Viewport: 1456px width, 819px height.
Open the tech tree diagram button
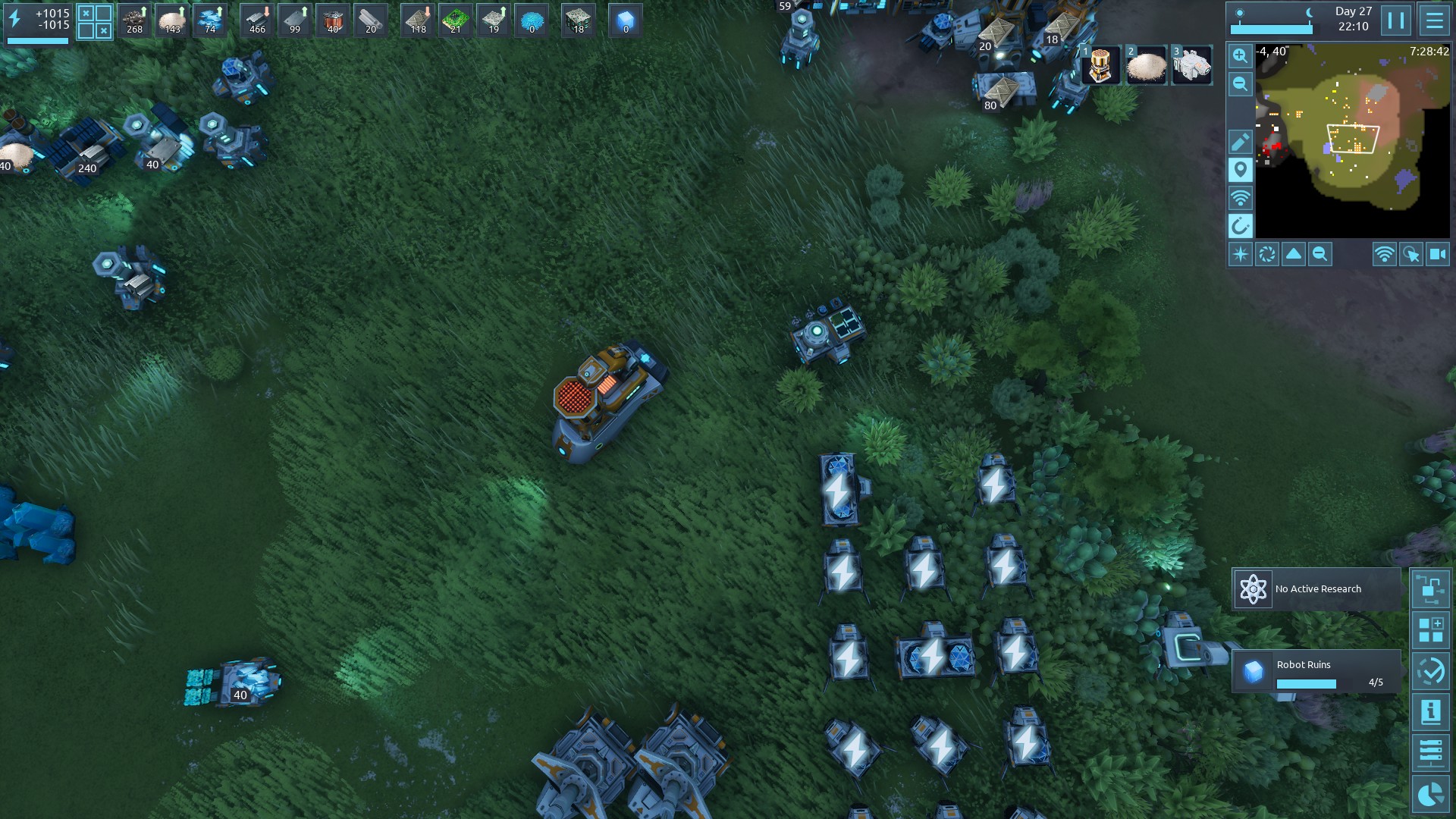coord(1430,589)
